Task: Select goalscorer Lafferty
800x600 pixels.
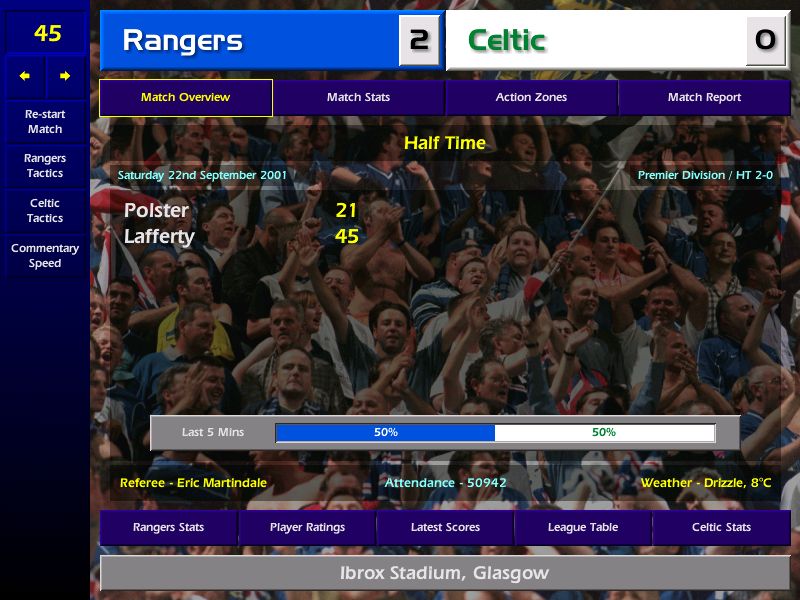Action: 161,237
